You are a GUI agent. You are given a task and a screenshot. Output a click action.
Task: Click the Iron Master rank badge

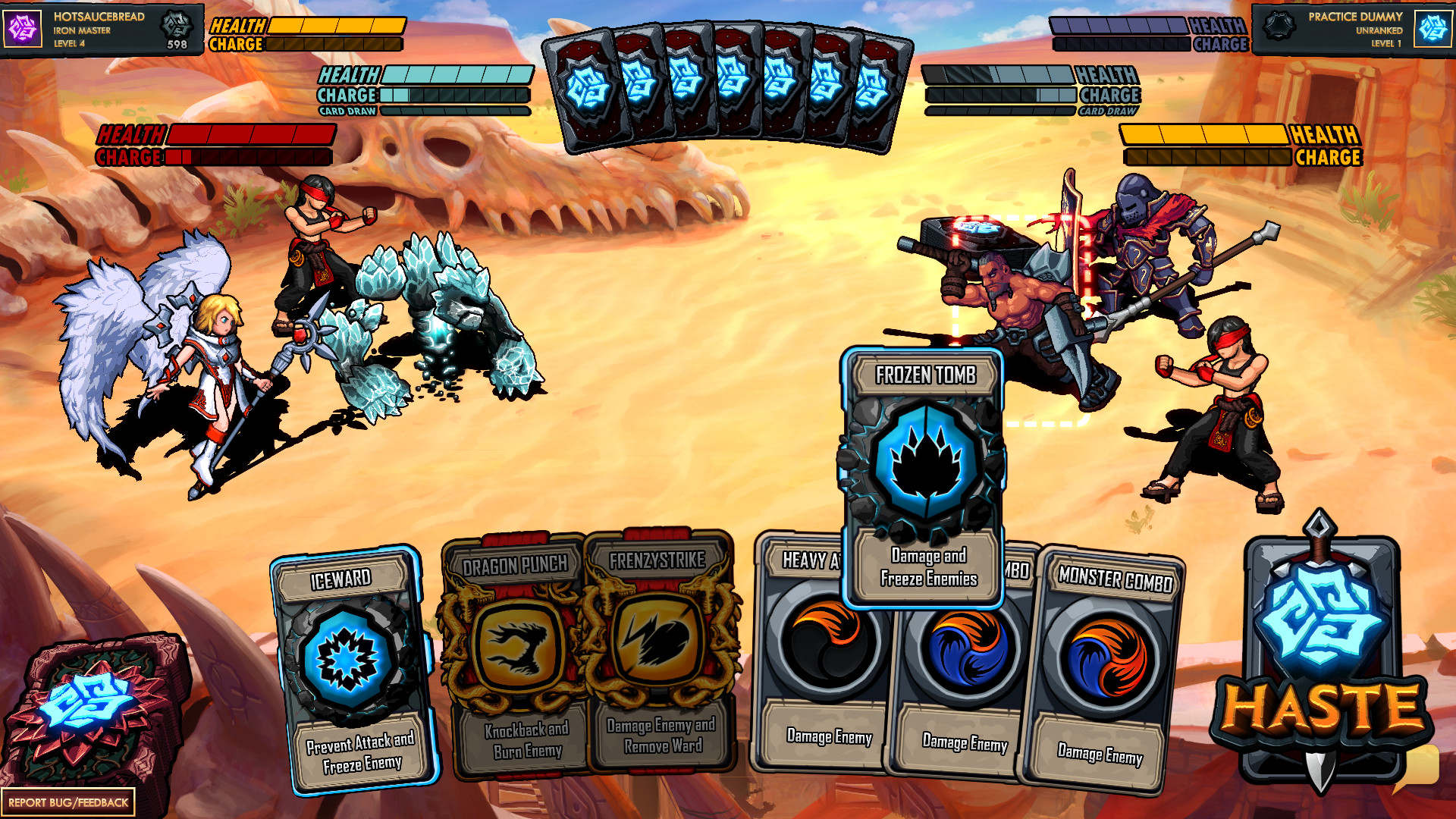(x=176, y=27)
